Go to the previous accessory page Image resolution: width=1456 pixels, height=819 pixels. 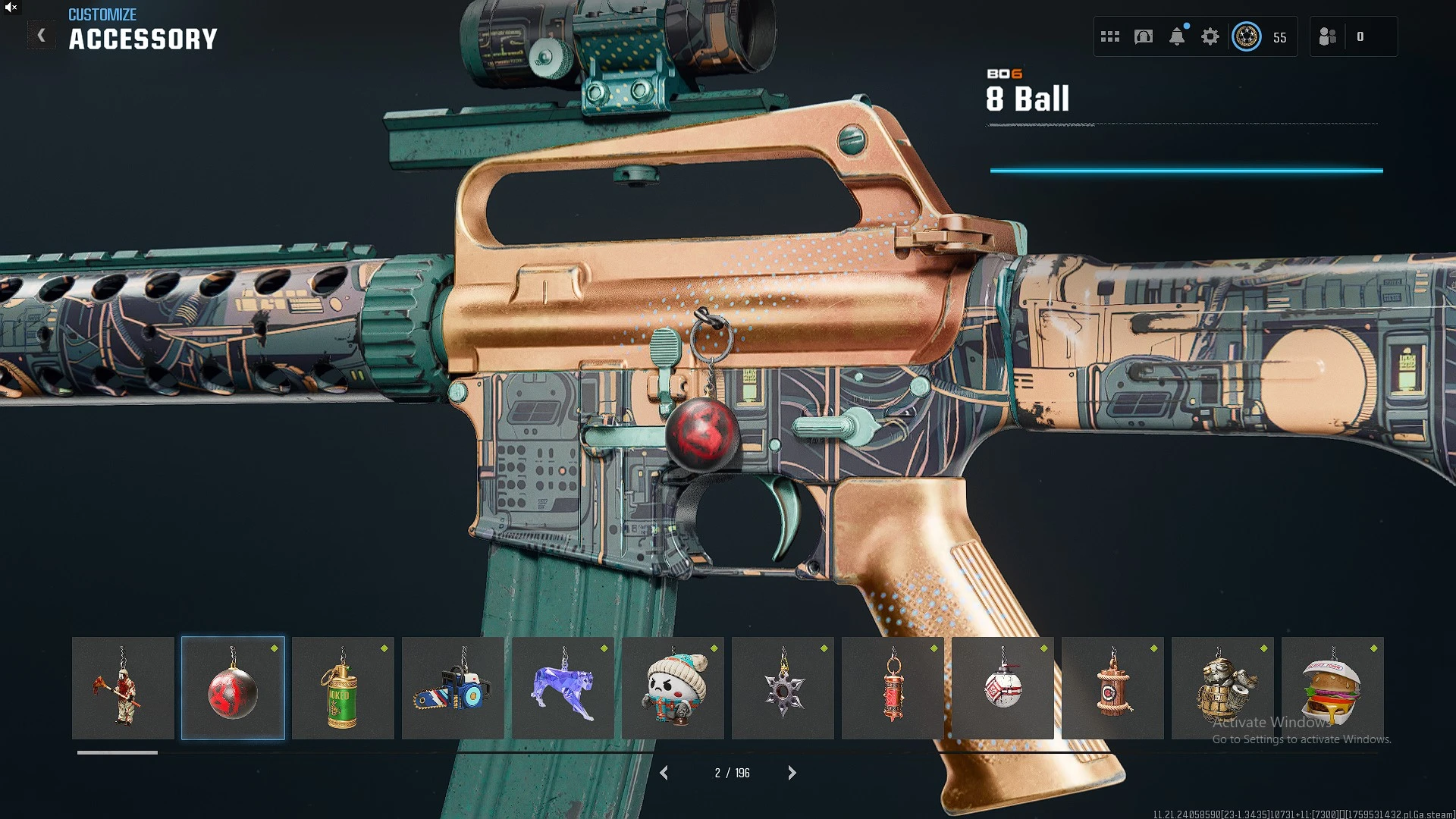tap(664, 773)
